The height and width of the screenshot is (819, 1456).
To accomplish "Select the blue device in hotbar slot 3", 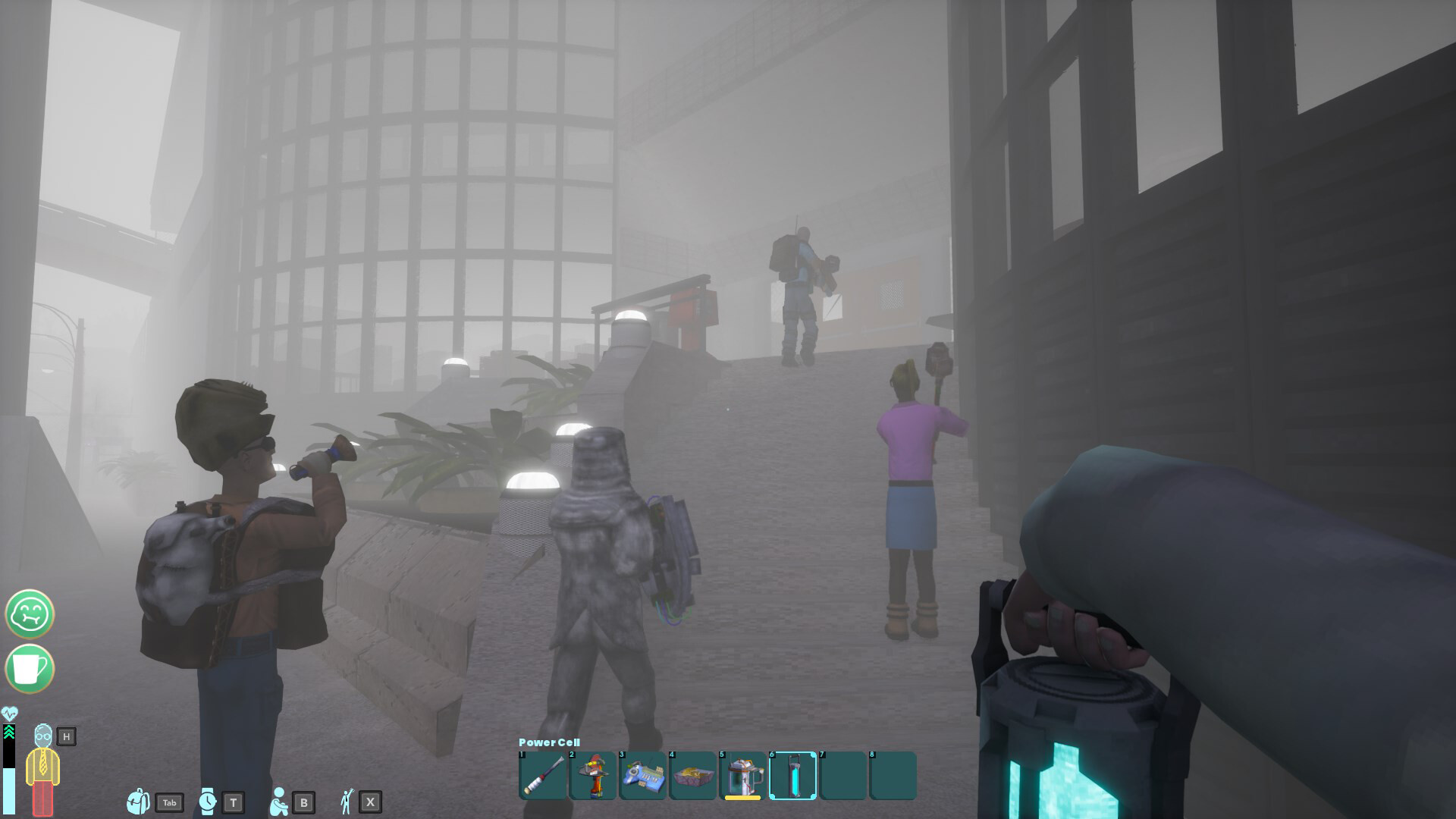I will pos(643,775).
